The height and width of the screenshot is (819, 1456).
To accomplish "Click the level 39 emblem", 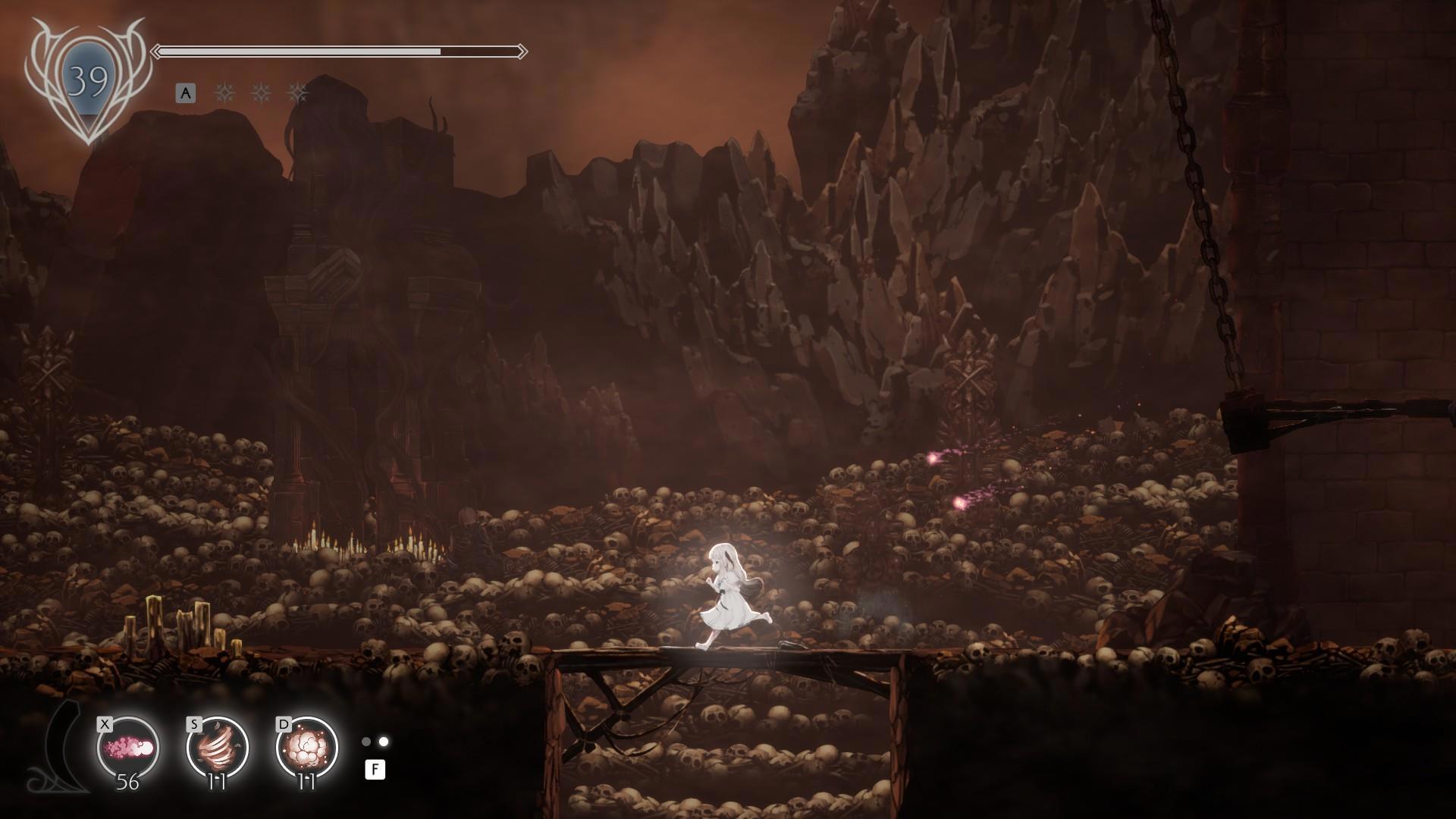I will point(88,82).
